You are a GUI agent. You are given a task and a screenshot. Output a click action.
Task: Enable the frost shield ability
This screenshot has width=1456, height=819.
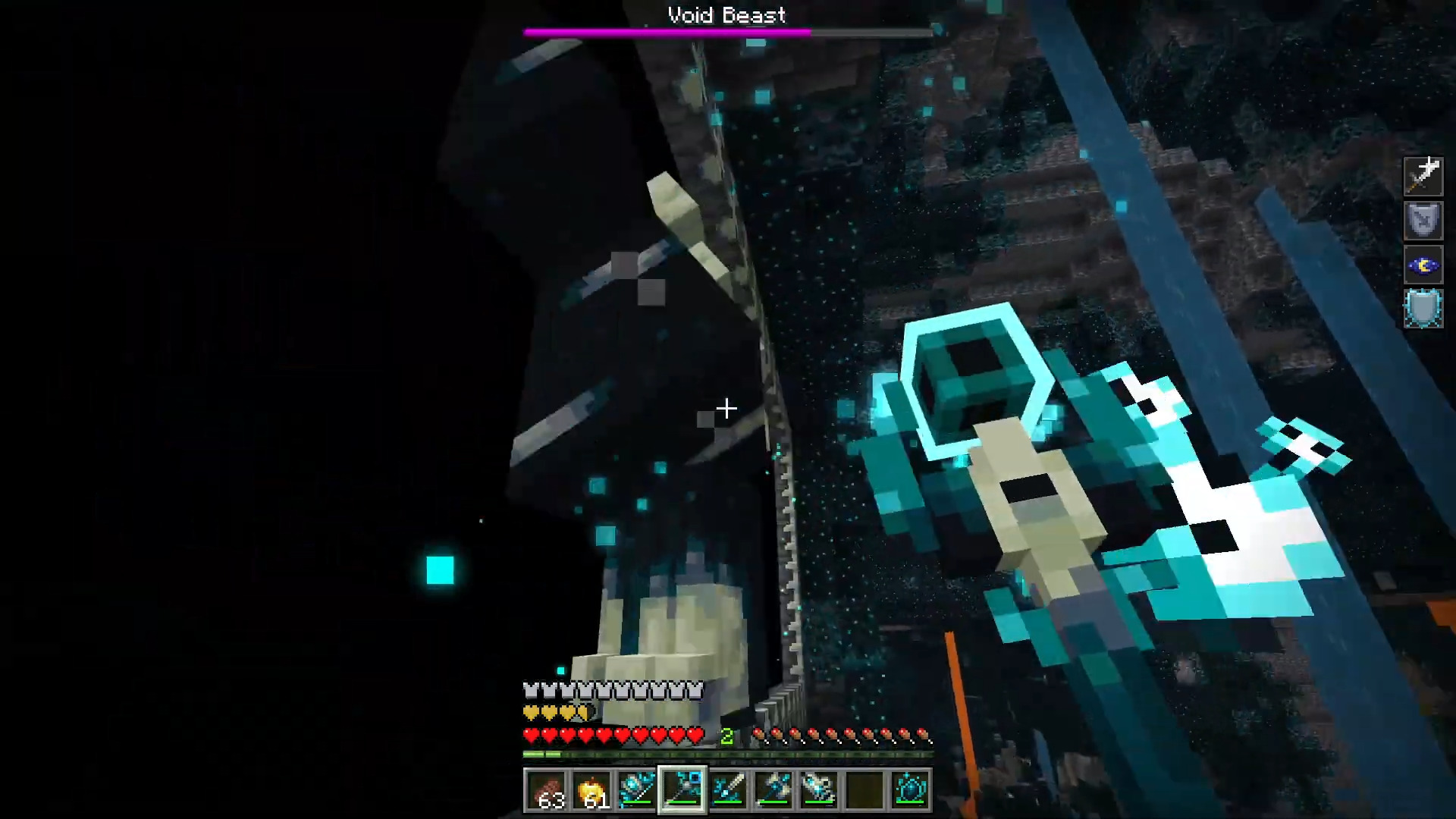tap(1423, 308)
